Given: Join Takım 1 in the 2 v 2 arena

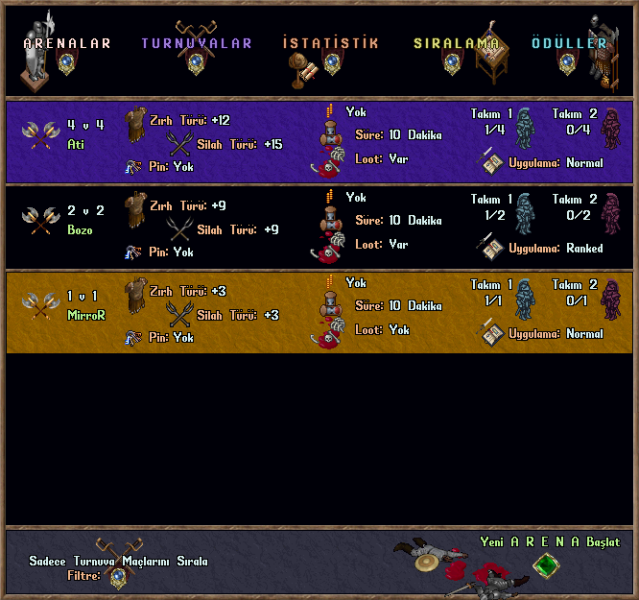Looking at the screenshot, I should pos(524,212).
